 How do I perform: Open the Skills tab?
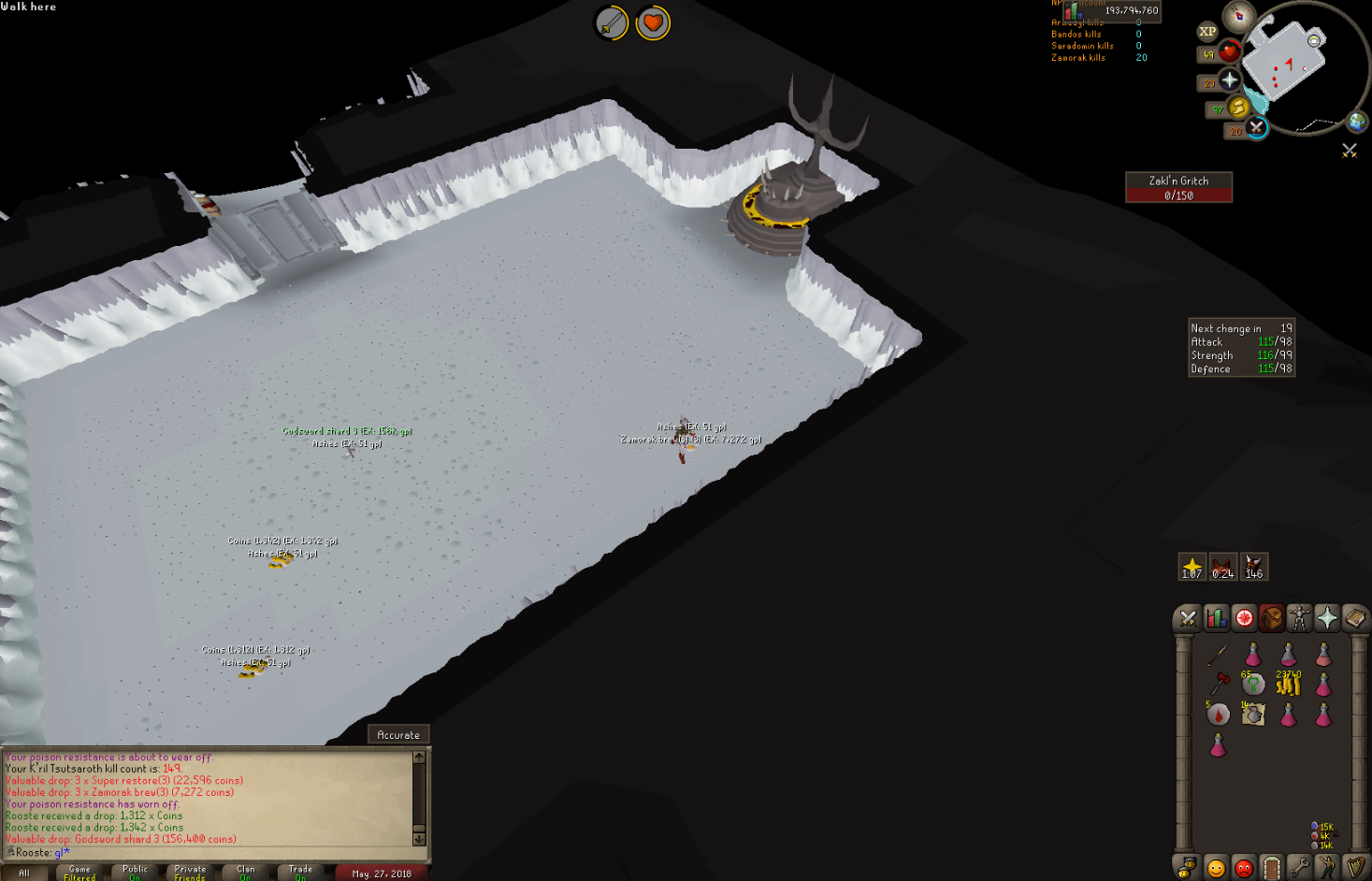tap(1216, 618)
